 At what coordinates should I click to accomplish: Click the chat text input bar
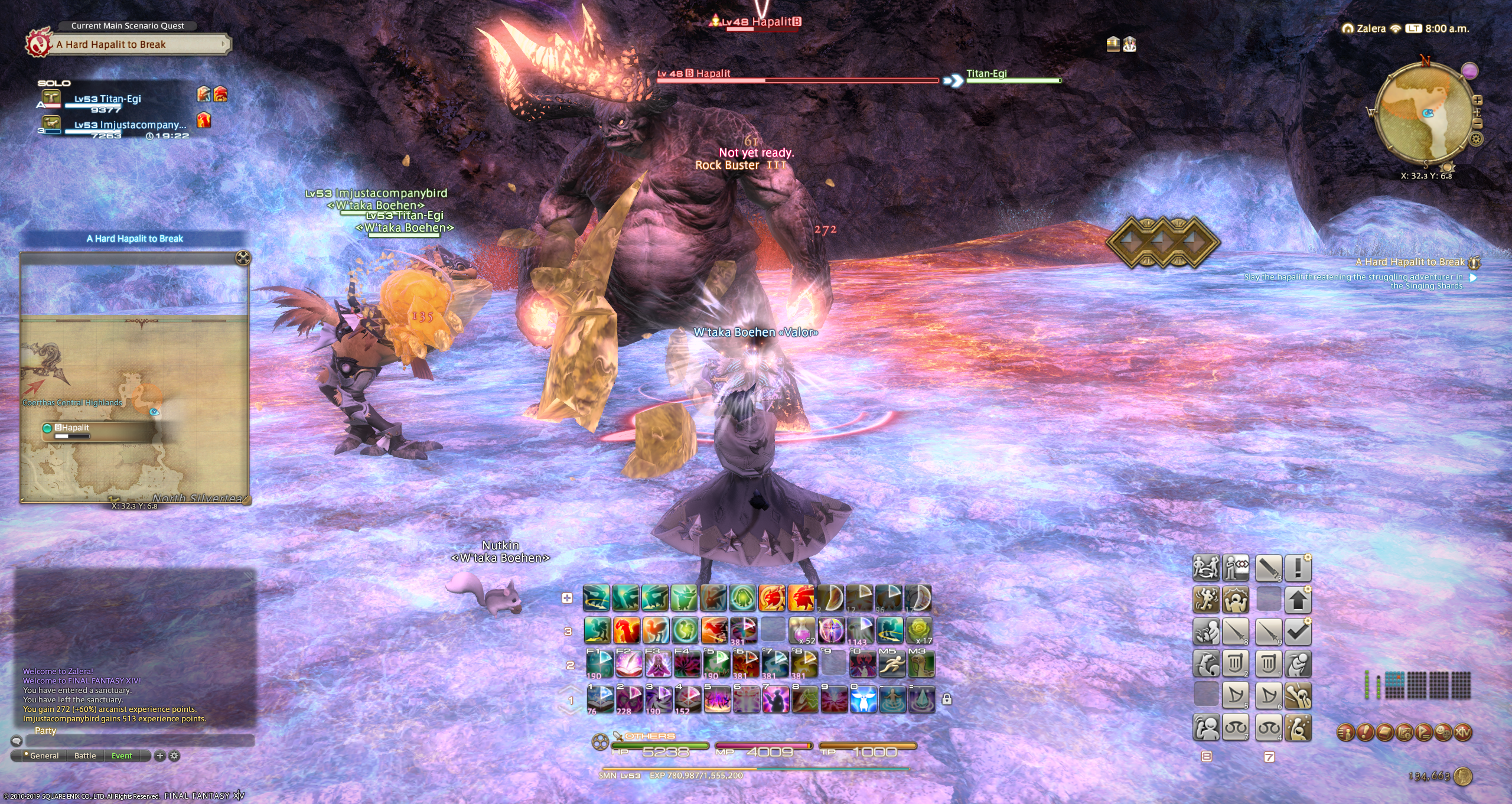pyautogui.click(x=139, y=741)
